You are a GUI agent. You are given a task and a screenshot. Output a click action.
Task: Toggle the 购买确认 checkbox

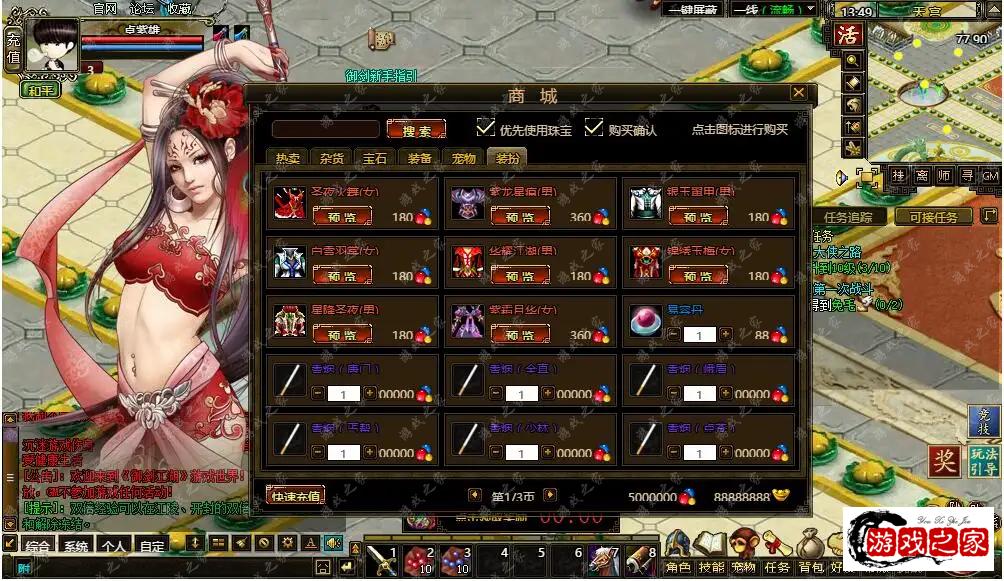(x=594, y=128)
